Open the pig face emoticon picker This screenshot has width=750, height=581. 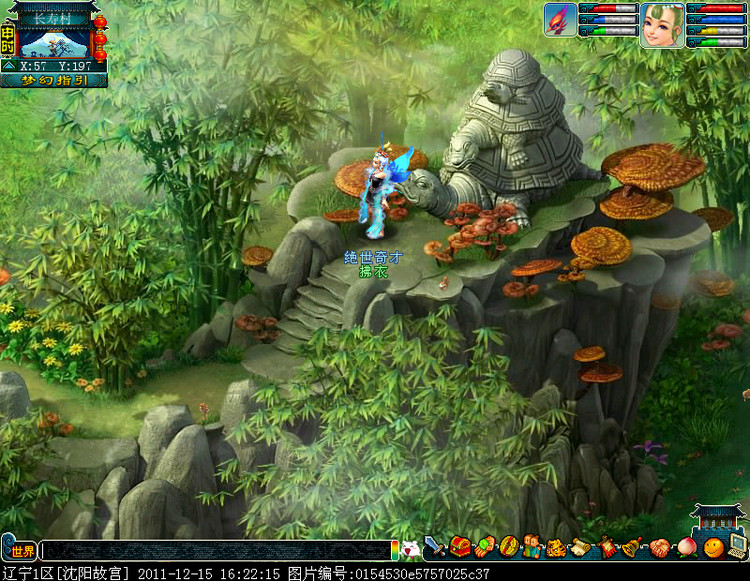click(x=411, y=548)
